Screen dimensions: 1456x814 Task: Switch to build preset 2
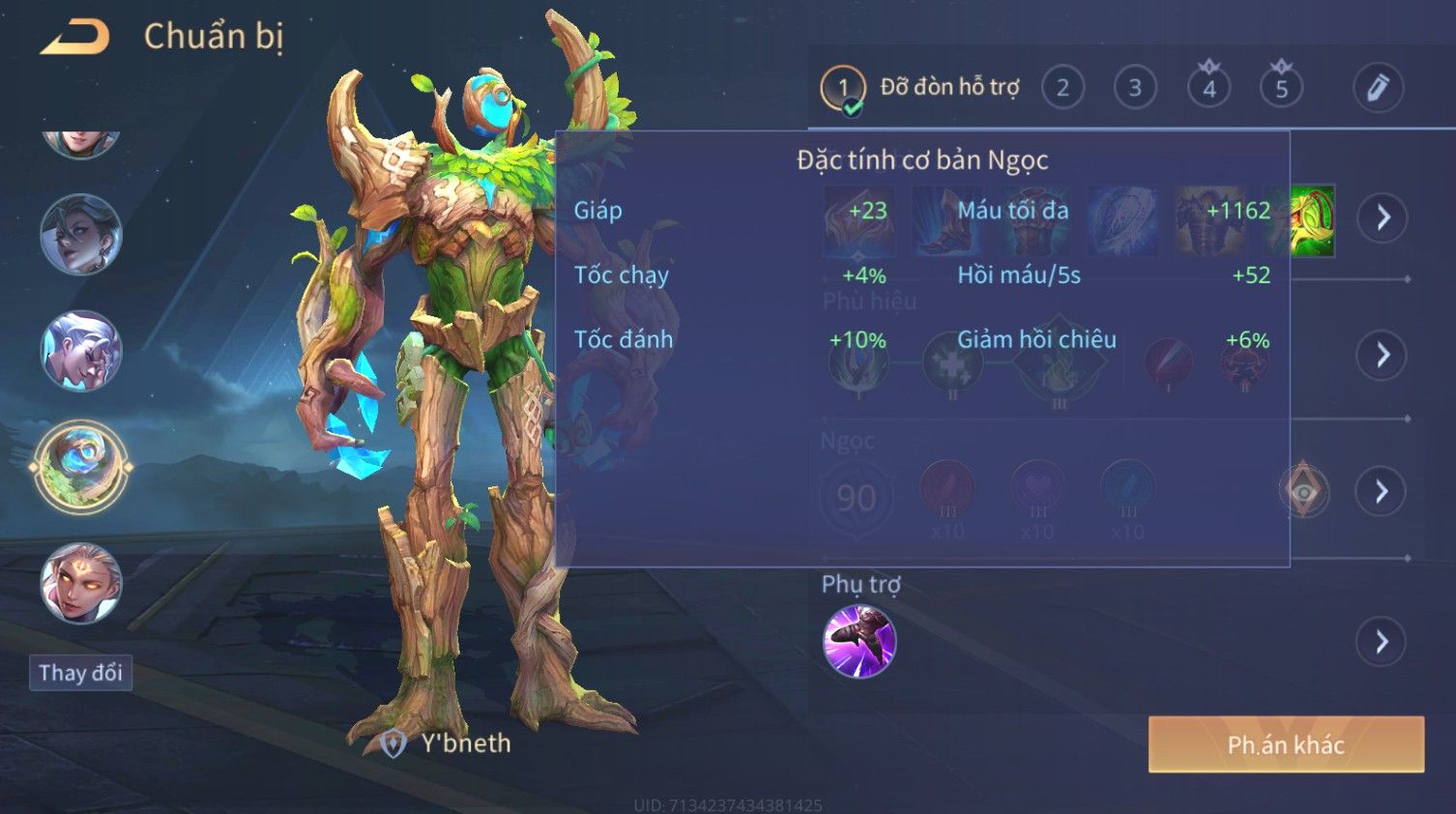pyautogui.click(x=1063, y=88)
